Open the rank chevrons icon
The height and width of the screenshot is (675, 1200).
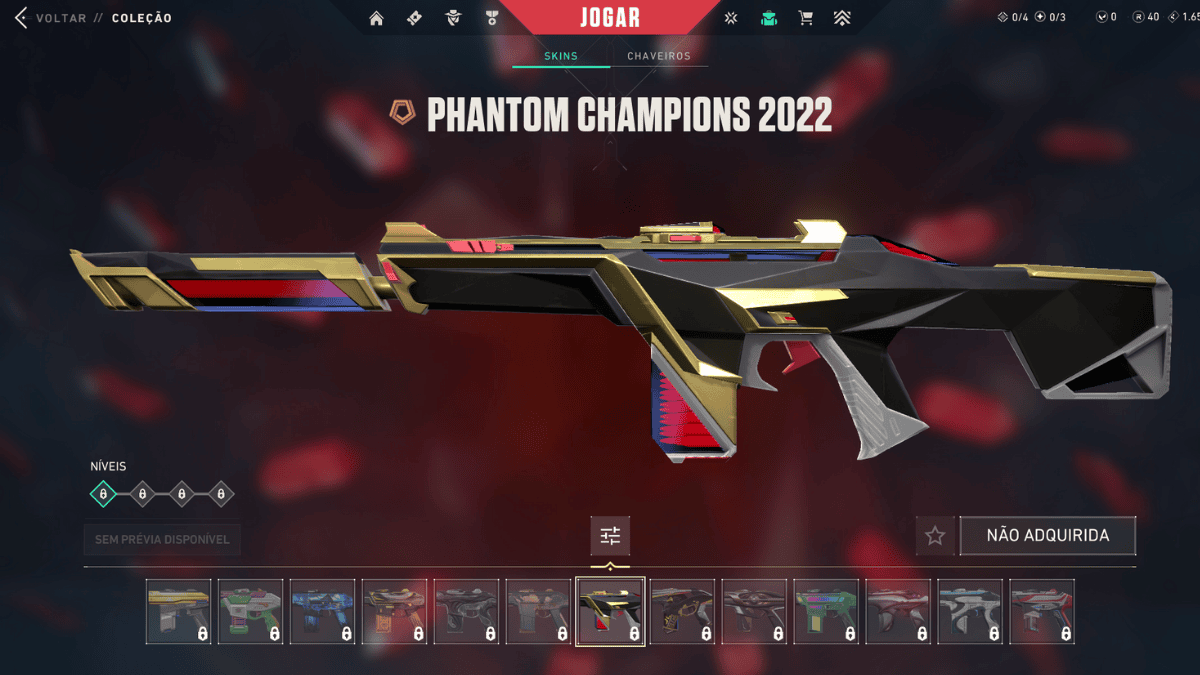(842, 18)
